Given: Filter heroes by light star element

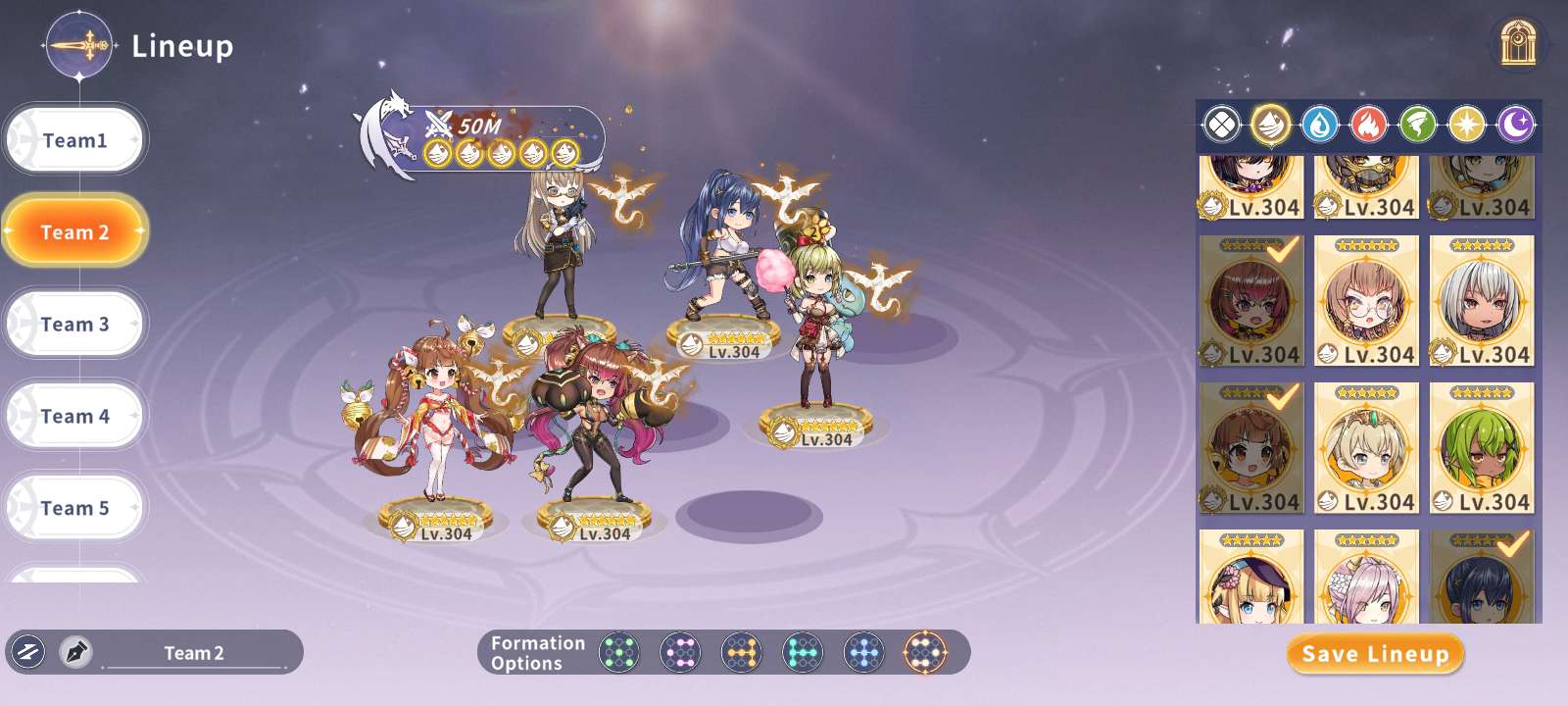Looking at the screenshot, I should pyautogui.click(x=1466, y=125).
